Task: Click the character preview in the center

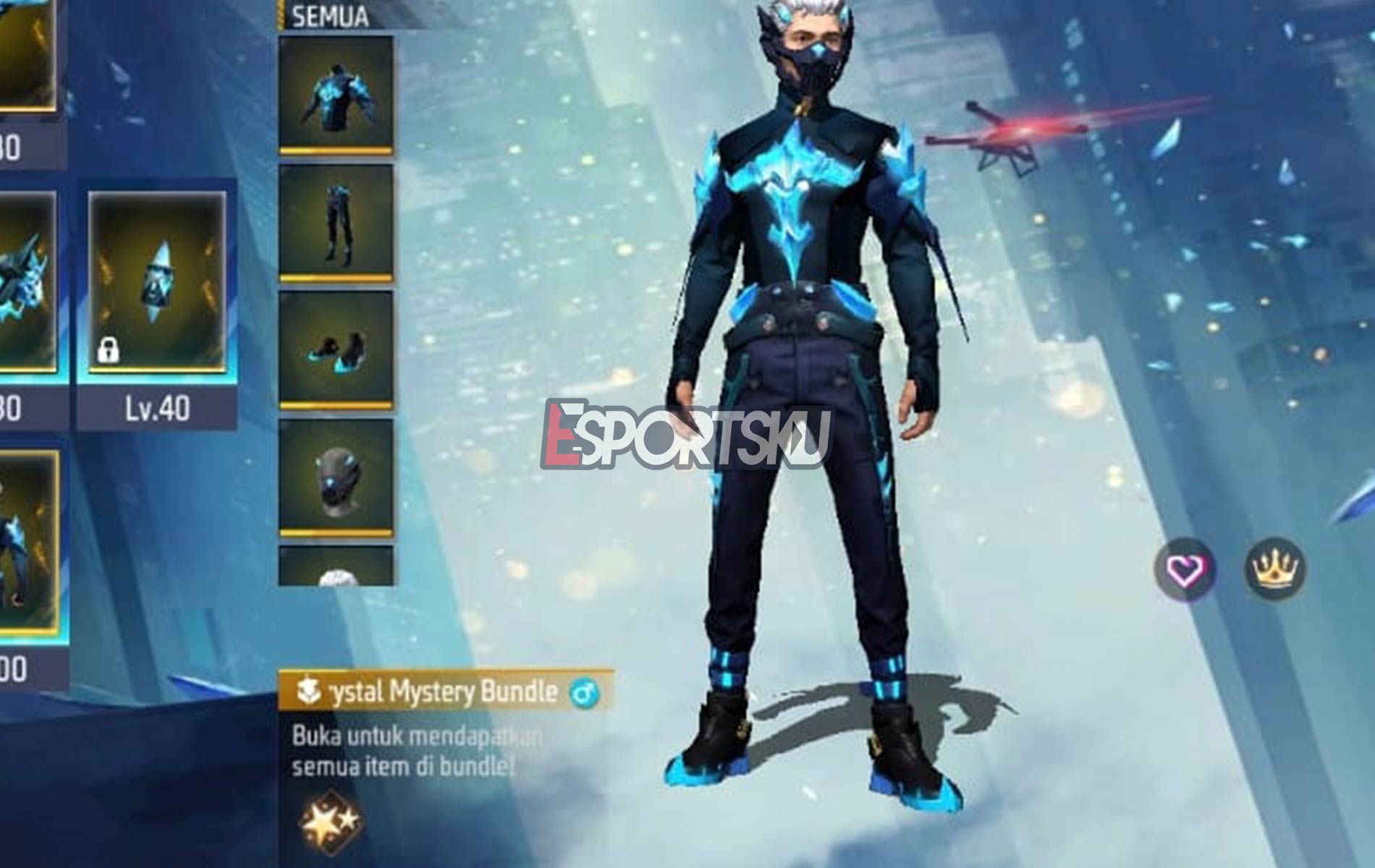Action: tap(803, 398)
